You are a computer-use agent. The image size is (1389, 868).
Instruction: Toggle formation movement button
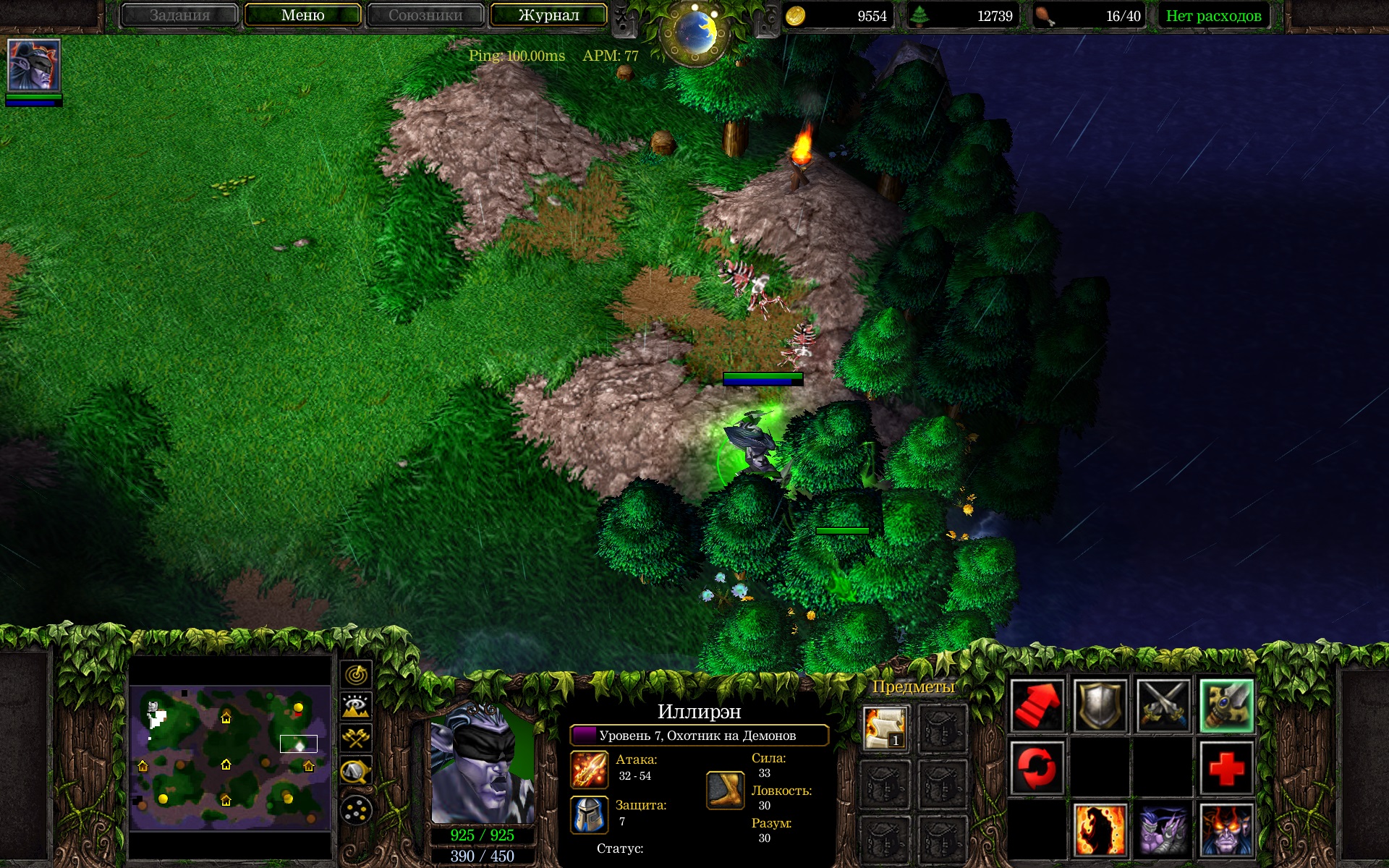tap(356, 810)
